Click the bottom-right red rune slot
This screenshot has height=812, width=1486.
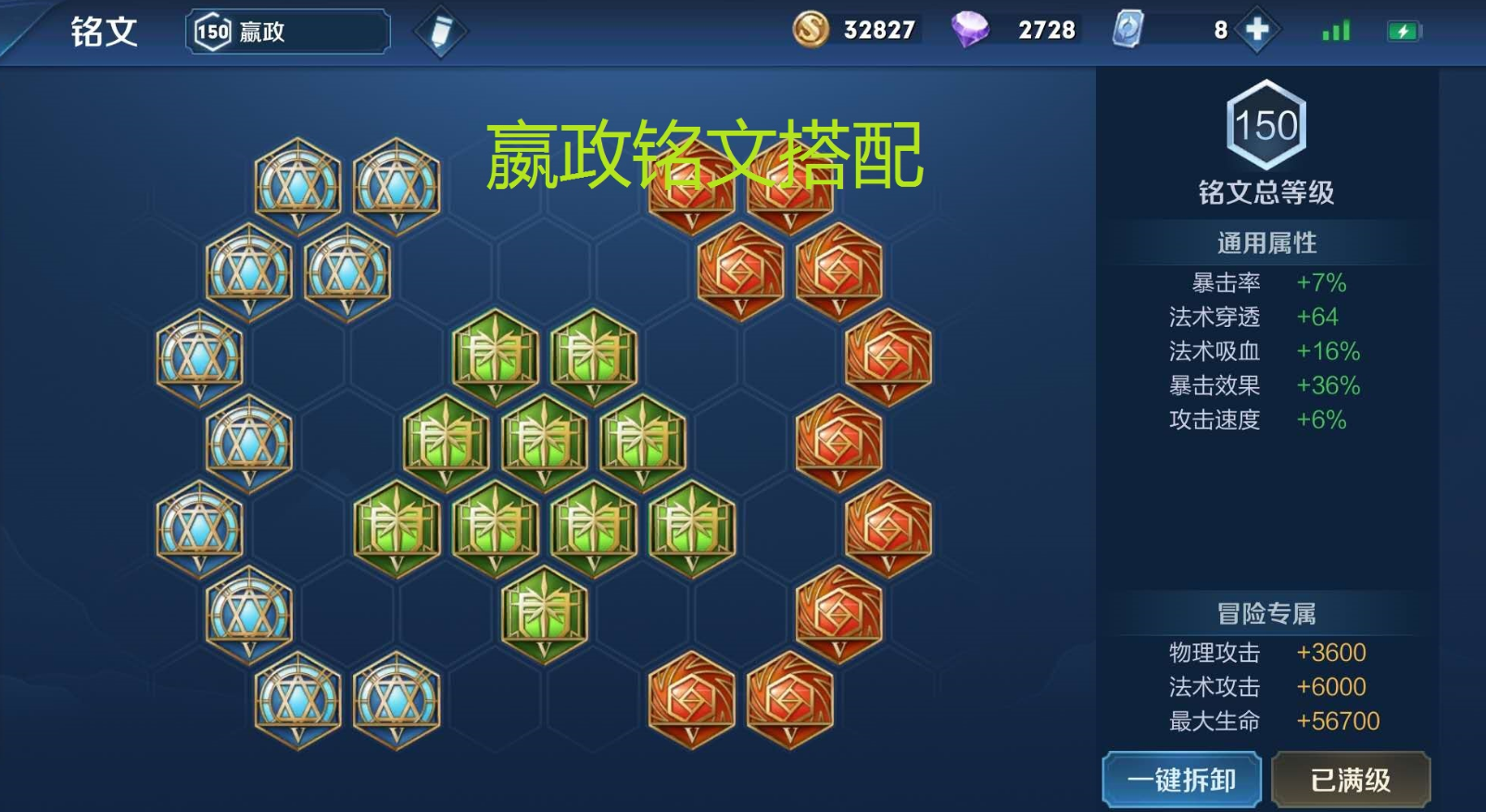tap(791, 700)
